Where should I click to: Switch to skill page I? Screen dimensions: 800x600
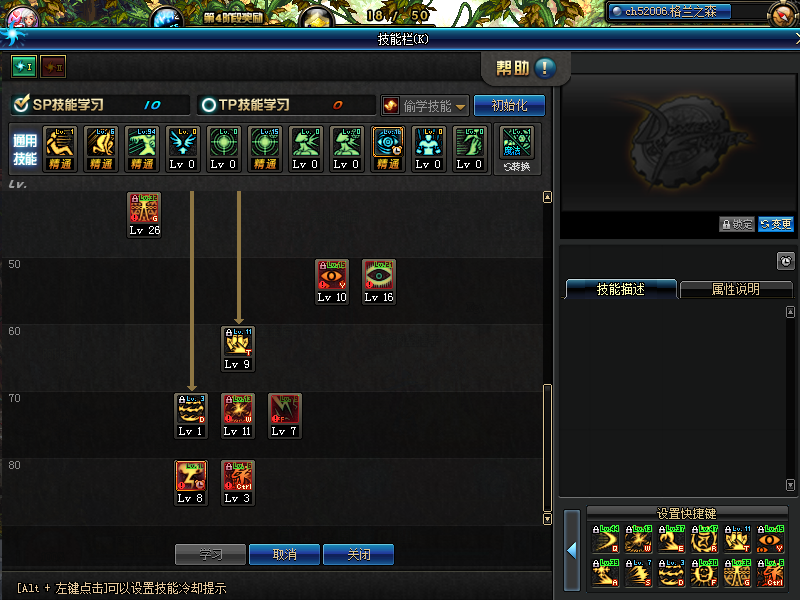tap(23, 66)
